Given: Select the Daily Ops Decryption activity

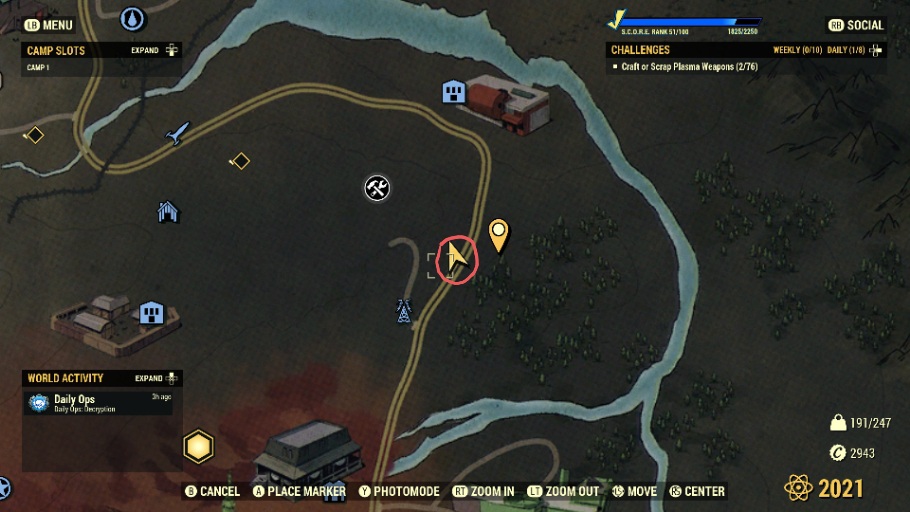Looking at the screenshot, I should 85,403.
